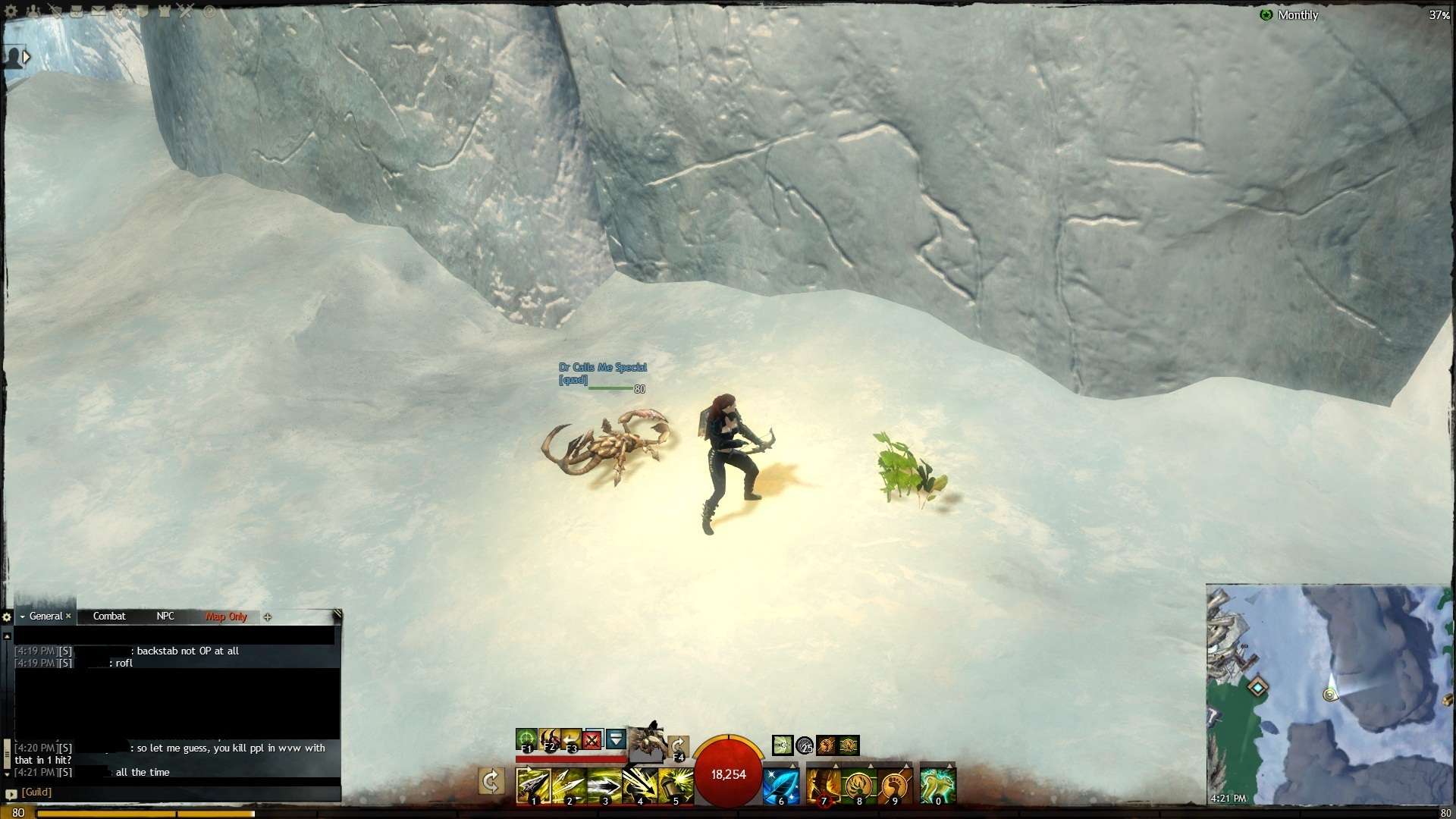Switch to the NPC chat tab
This screenshot has height=819, width=1456.
tap(165, 617)
